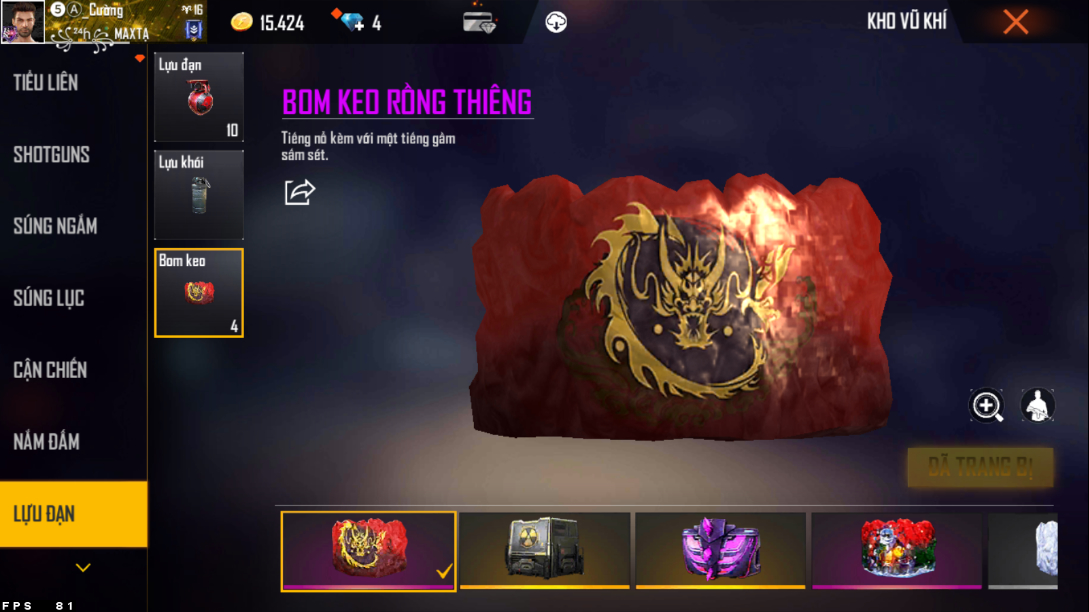Open the Shotguns category
The height and width of the screenshot is (612, 1089).
(x=52, y=155)
